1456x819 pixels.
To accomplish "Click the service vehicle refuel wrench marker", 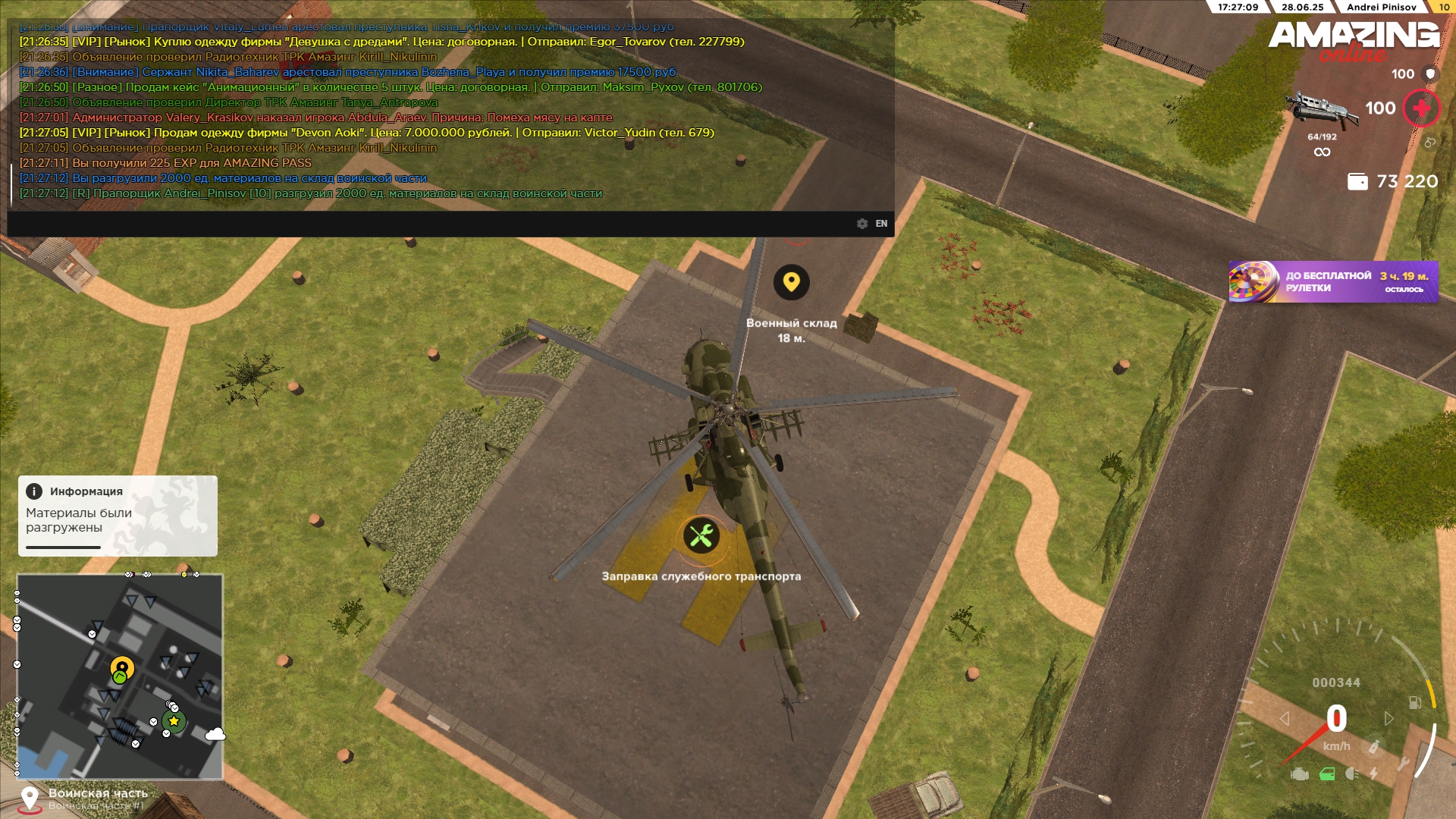I will [701, 536].
